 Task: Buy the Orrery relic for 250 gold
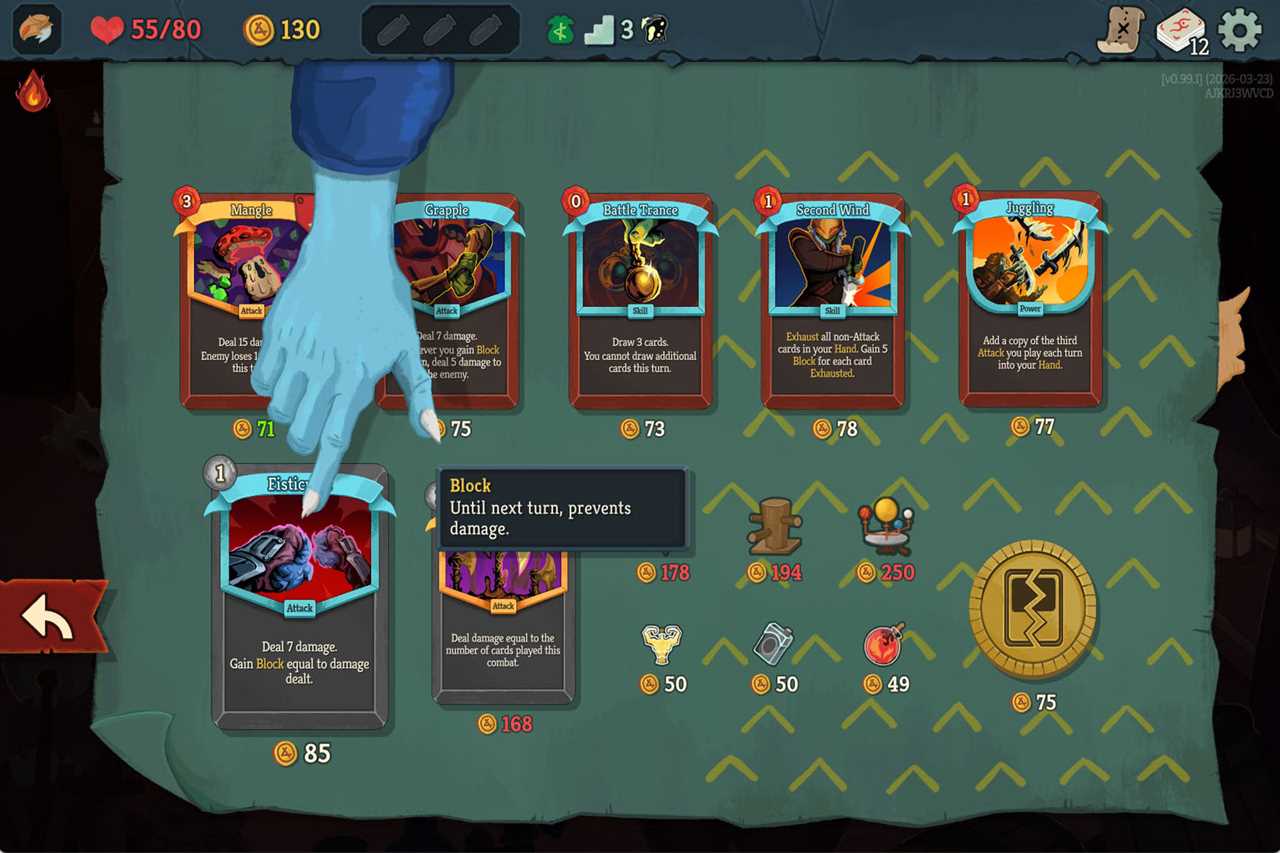[887, 522]
